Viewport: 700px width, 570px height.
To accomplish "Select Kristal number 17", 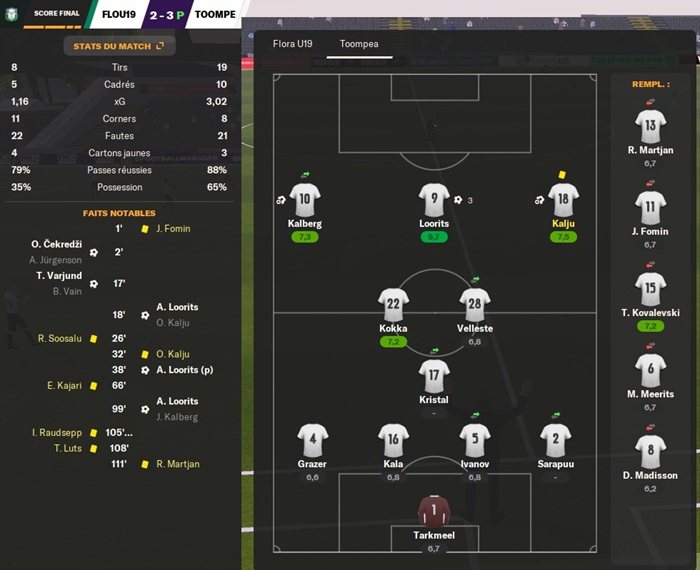I will (x=433, y=377).
